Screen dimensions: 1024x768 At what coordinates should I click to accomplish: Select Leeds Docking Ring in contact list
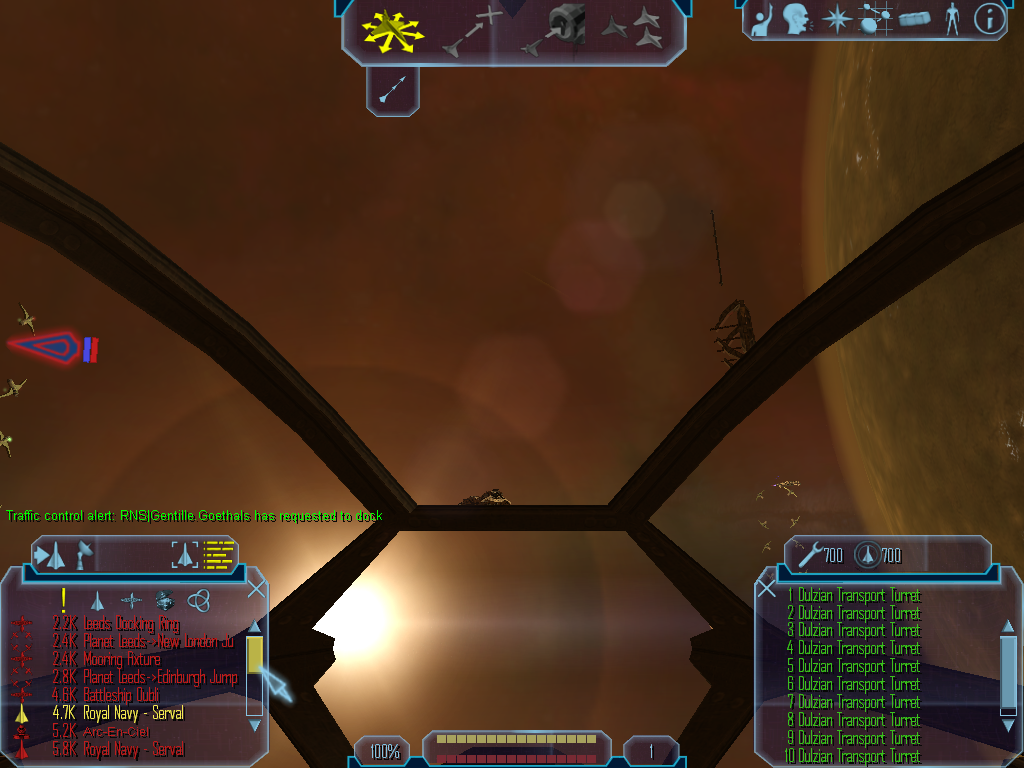click(x=131, y=624)
